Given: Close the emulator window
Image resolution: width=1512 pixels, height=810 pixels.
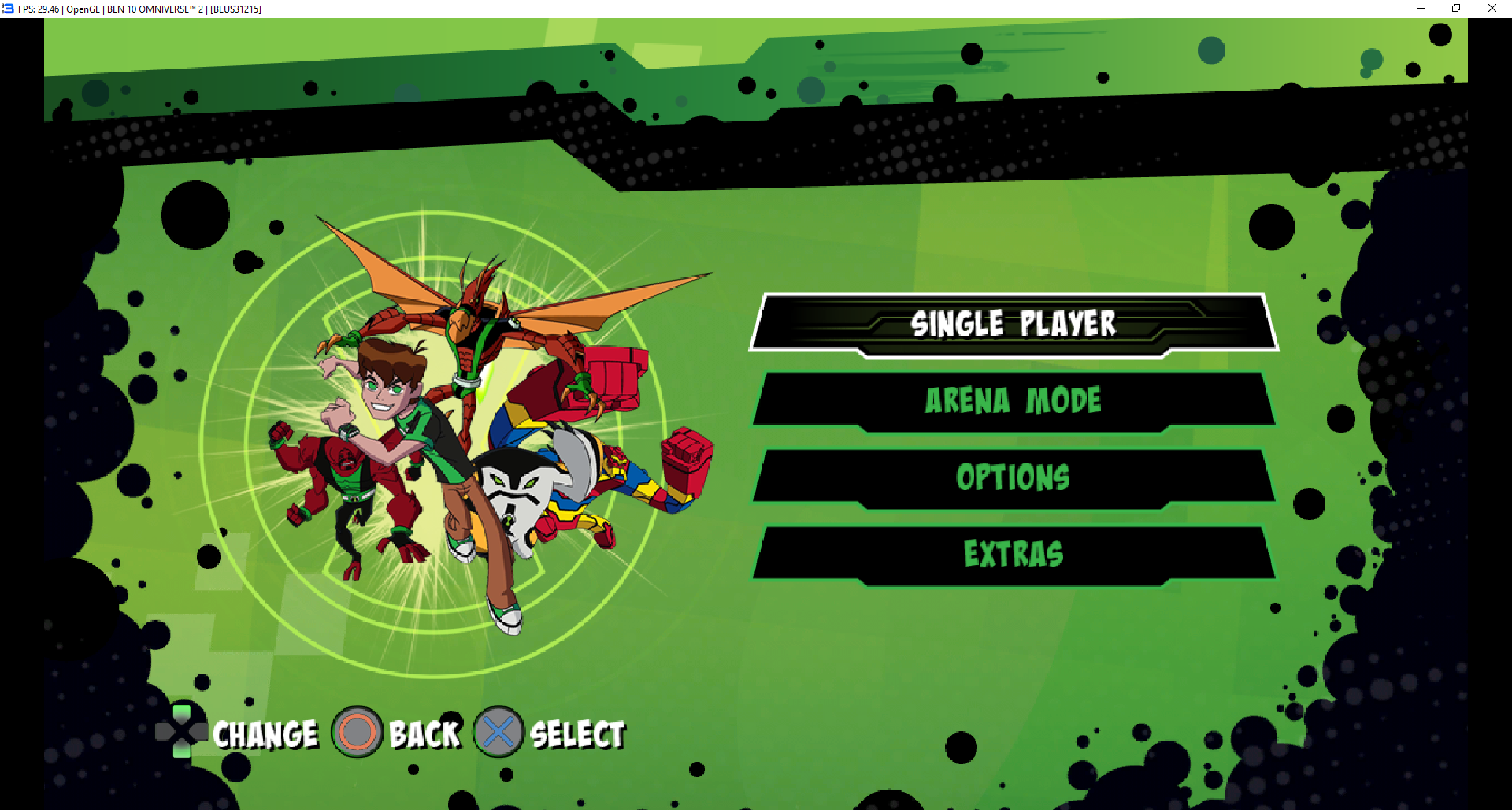Looking at the screenshot, I should coord(1492,9).
